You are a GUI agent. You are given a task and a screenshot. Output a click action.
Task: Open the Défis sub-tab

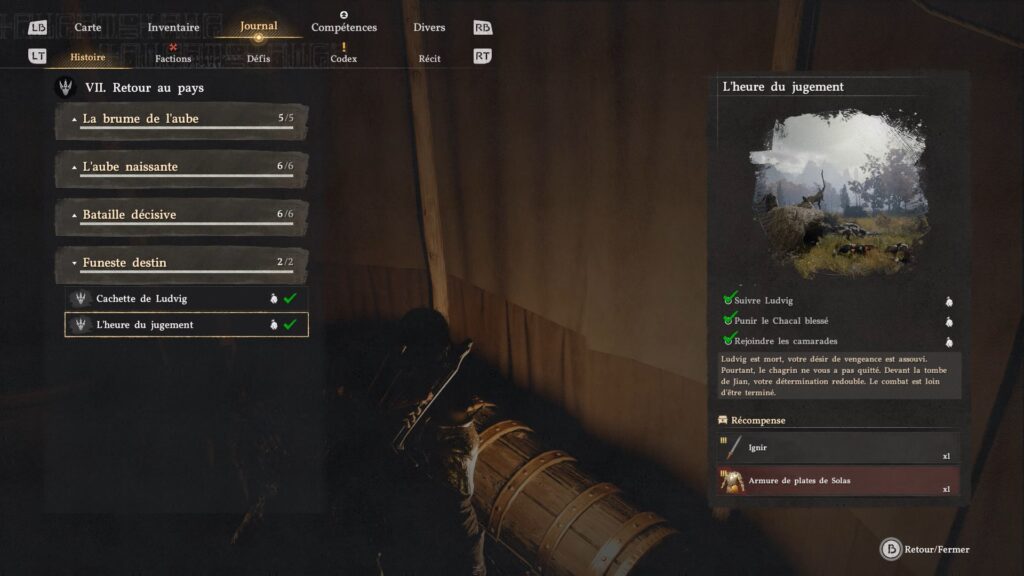tap(258, 58)
